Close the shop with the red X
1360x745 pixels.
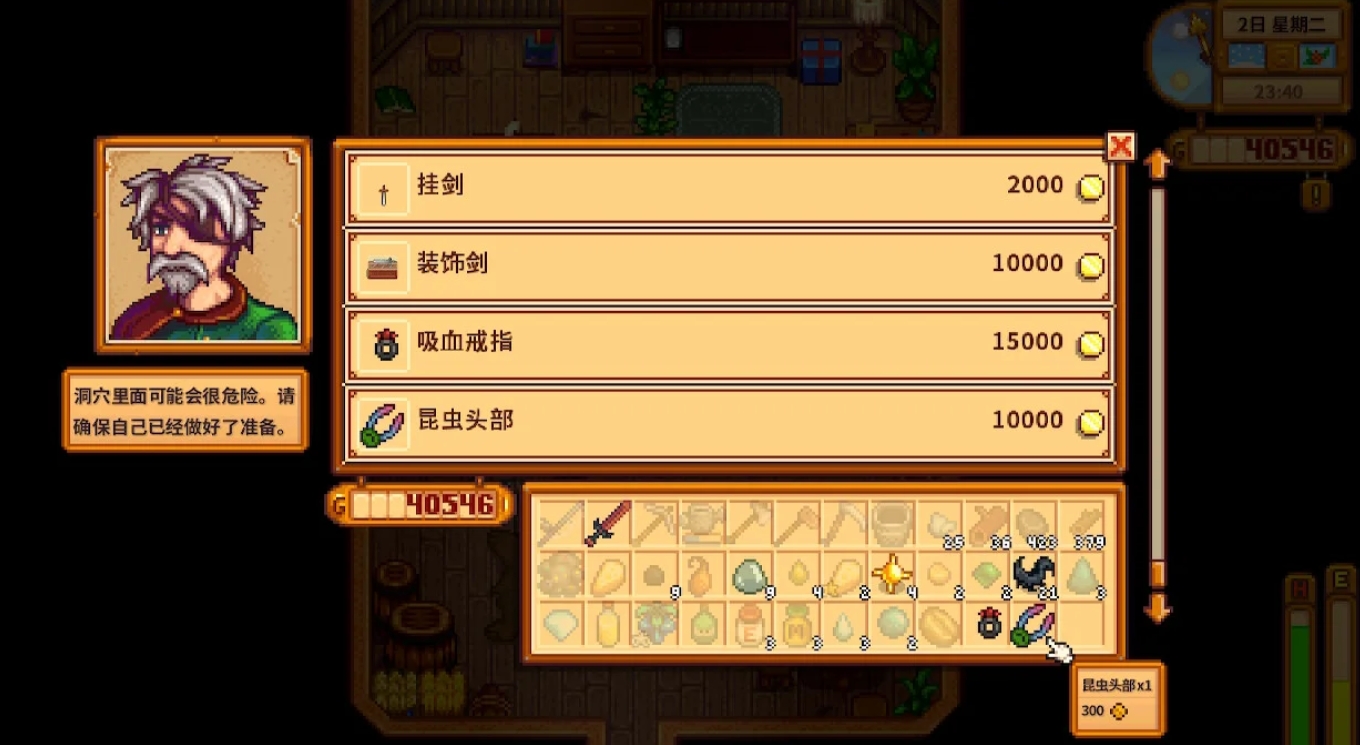pyautogui.click(x=1122, y=147)
